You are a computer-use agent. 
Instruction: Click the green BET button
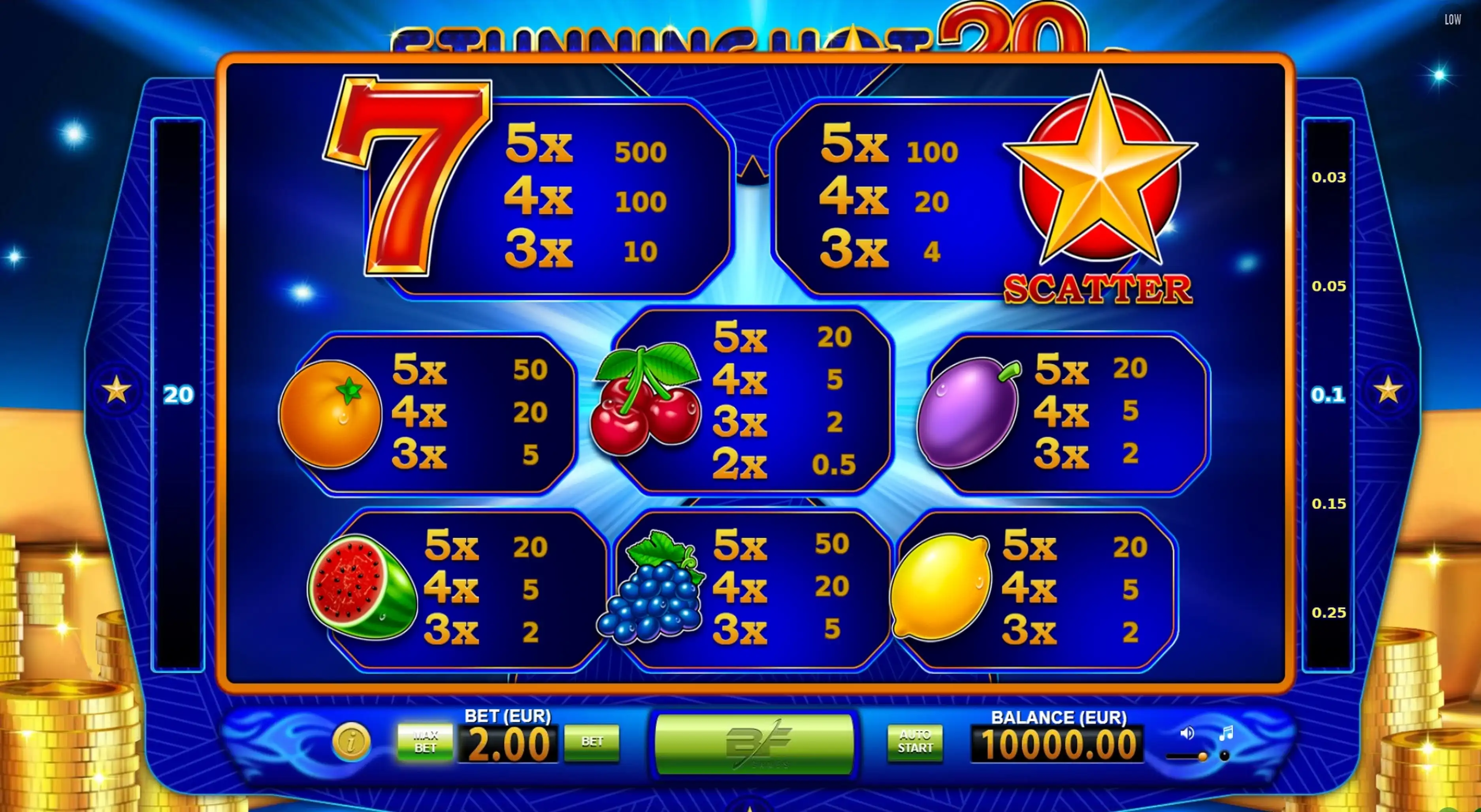pyautogui.click(x=592, y=742)
